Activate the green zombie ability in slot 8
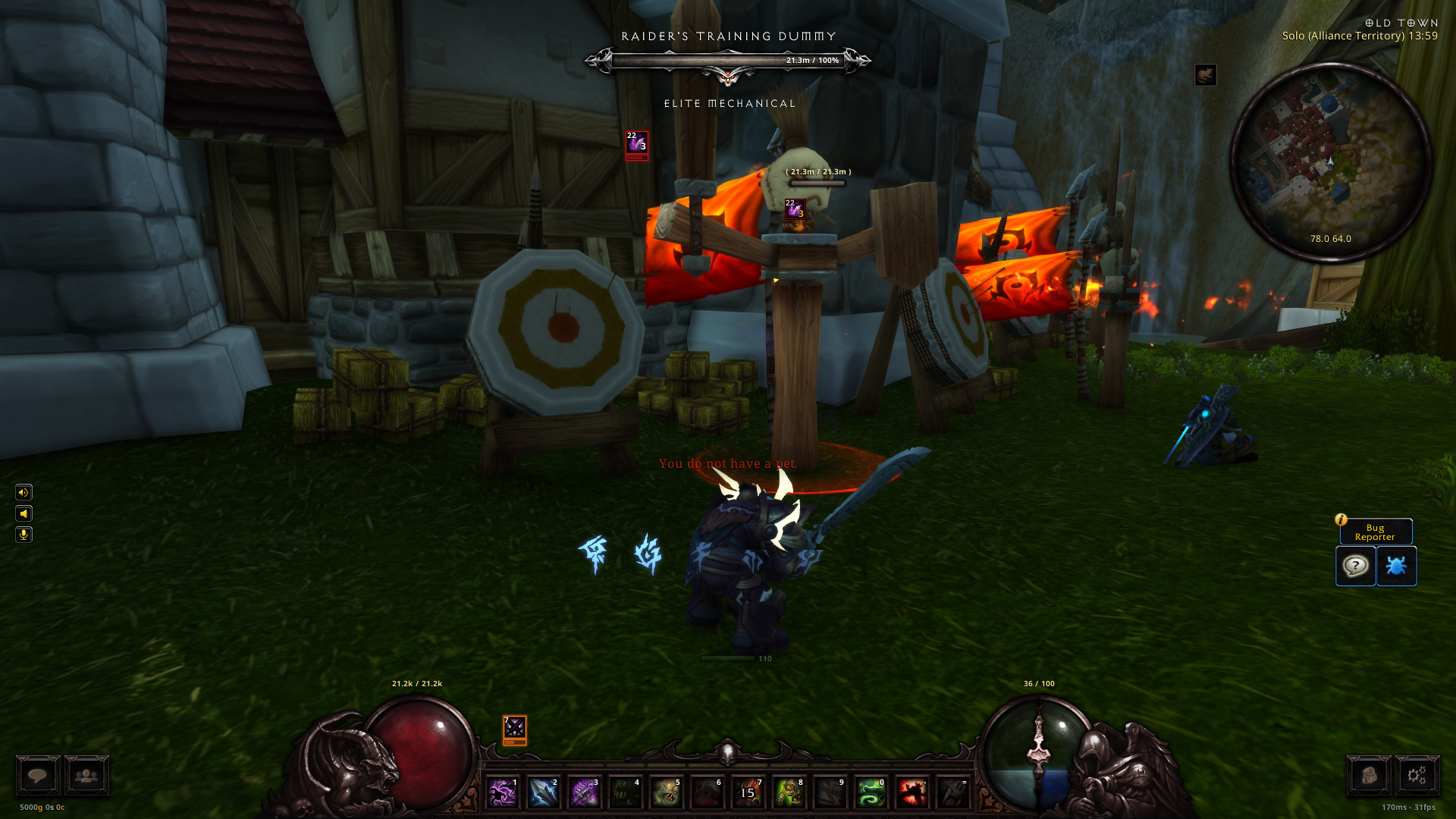The width and height of the screenshot is (1456, 819). point(789,792)
